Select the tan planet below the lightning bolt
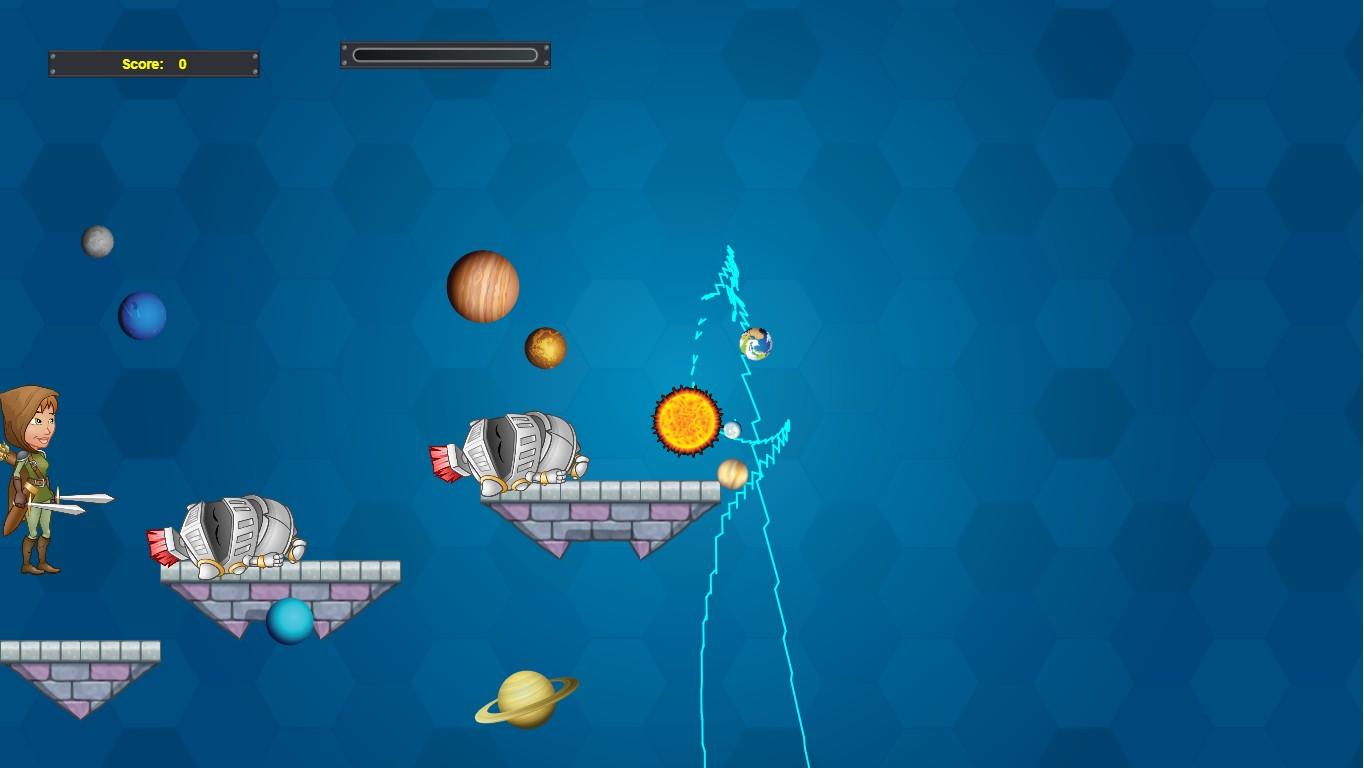The image size is (1364, 768). coord(733,474)
